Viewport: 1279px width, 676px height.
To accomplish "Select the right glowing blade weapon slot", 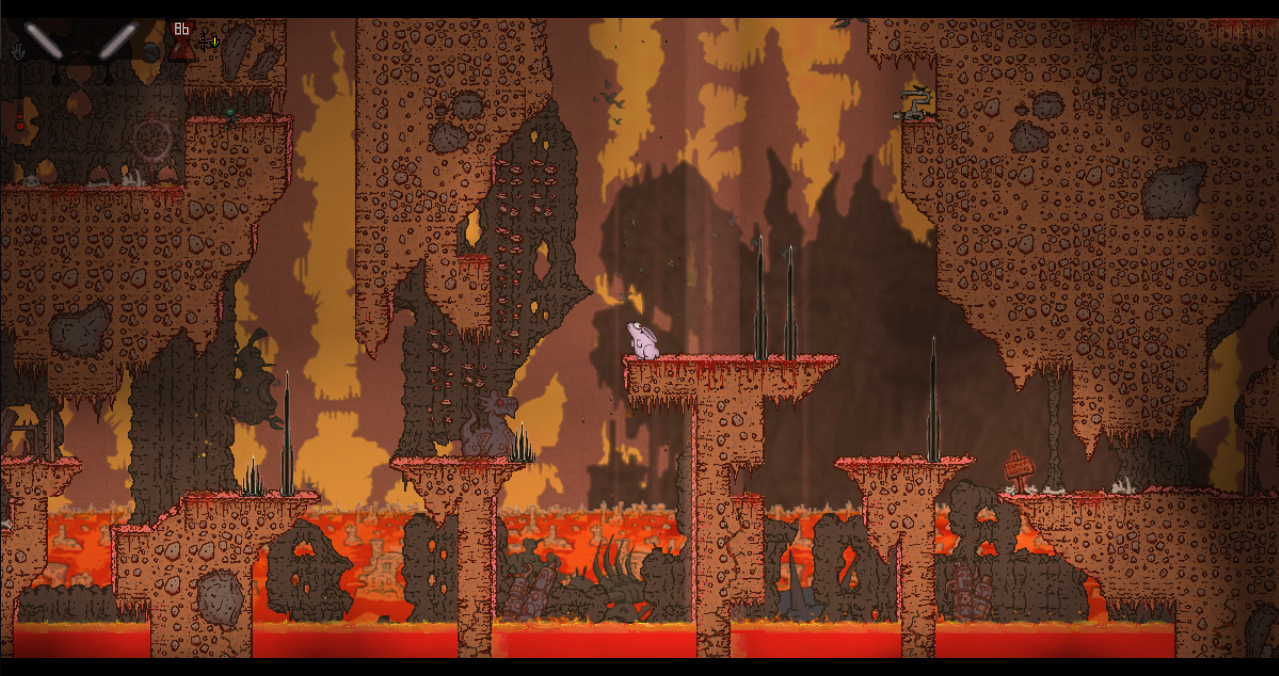I will pos(116,41).
